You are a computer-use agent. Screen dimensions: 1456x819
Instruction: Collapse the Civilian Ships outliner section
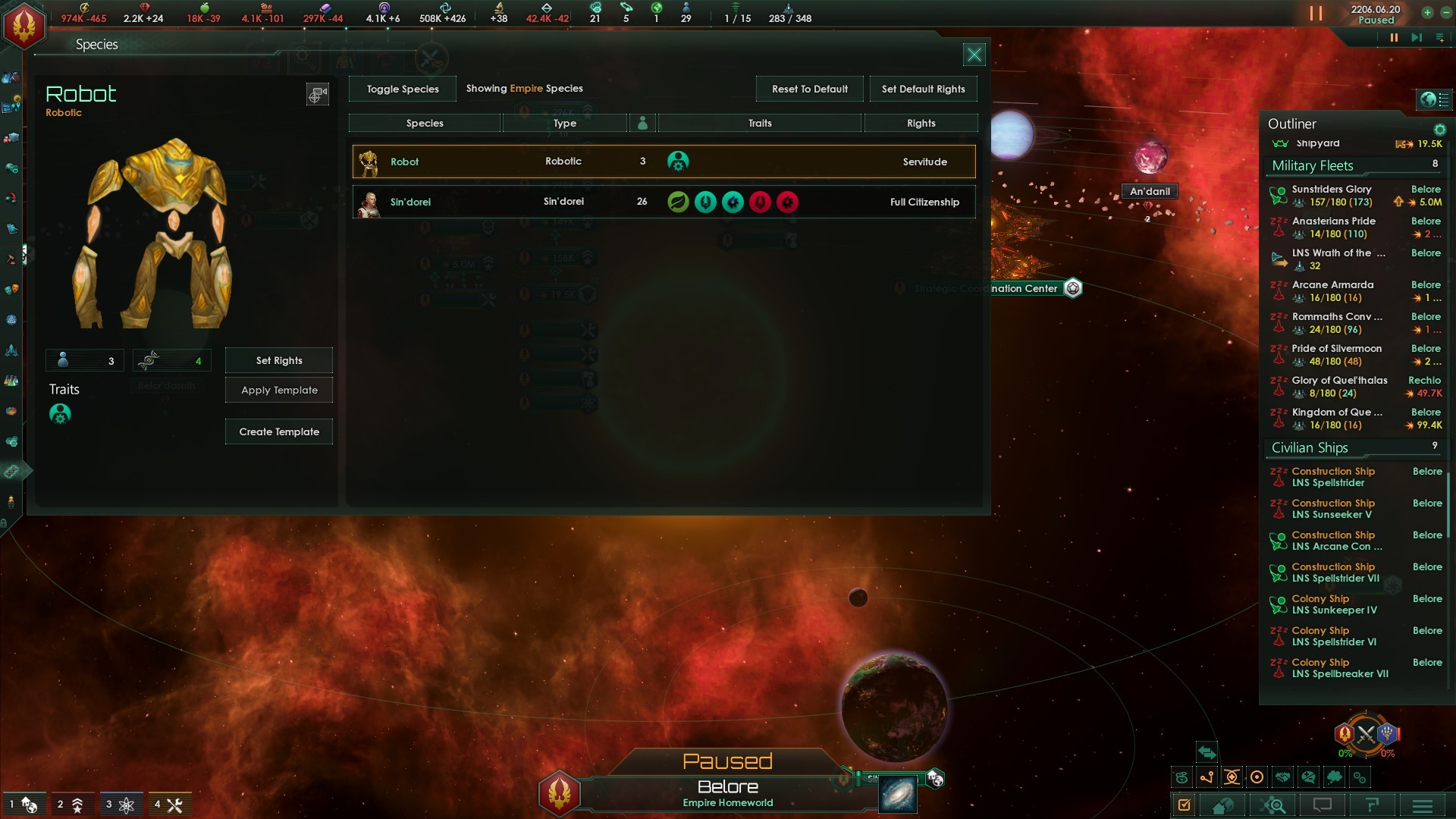pyautogui.click(x=1310, y=447)
